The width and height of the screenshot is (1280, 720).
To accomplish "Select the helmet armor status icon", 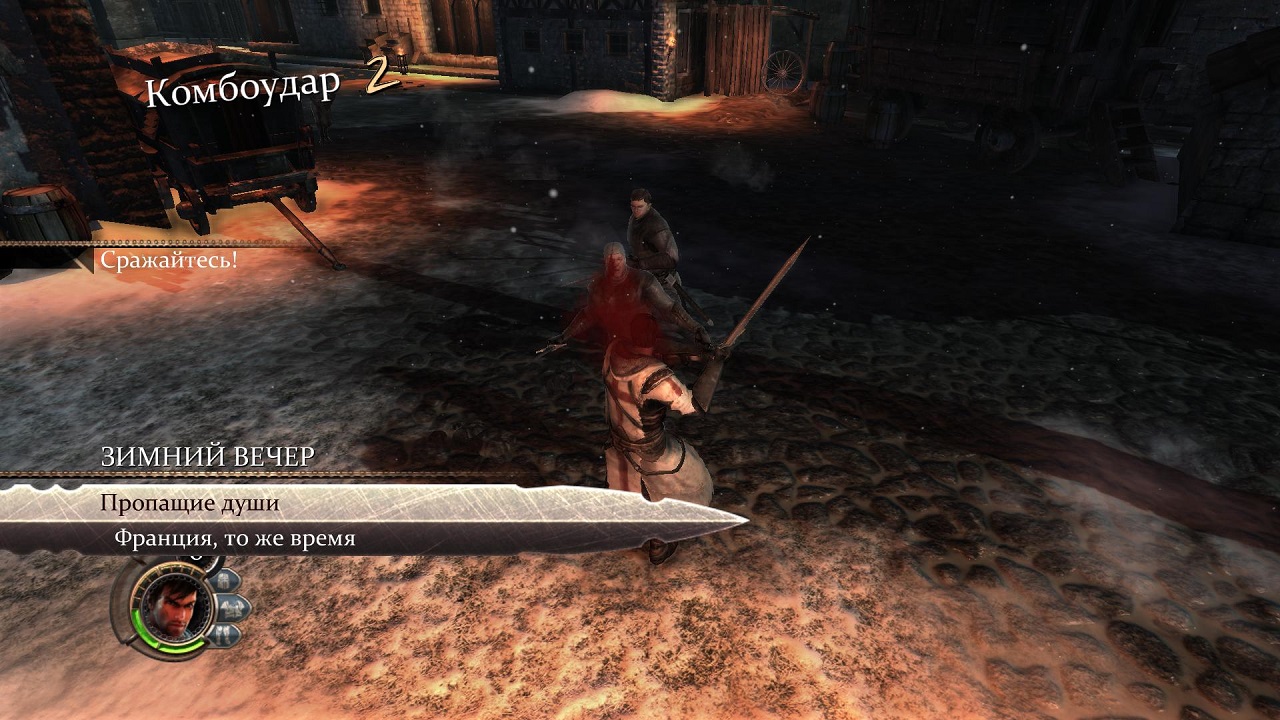I will coord(224,579).
